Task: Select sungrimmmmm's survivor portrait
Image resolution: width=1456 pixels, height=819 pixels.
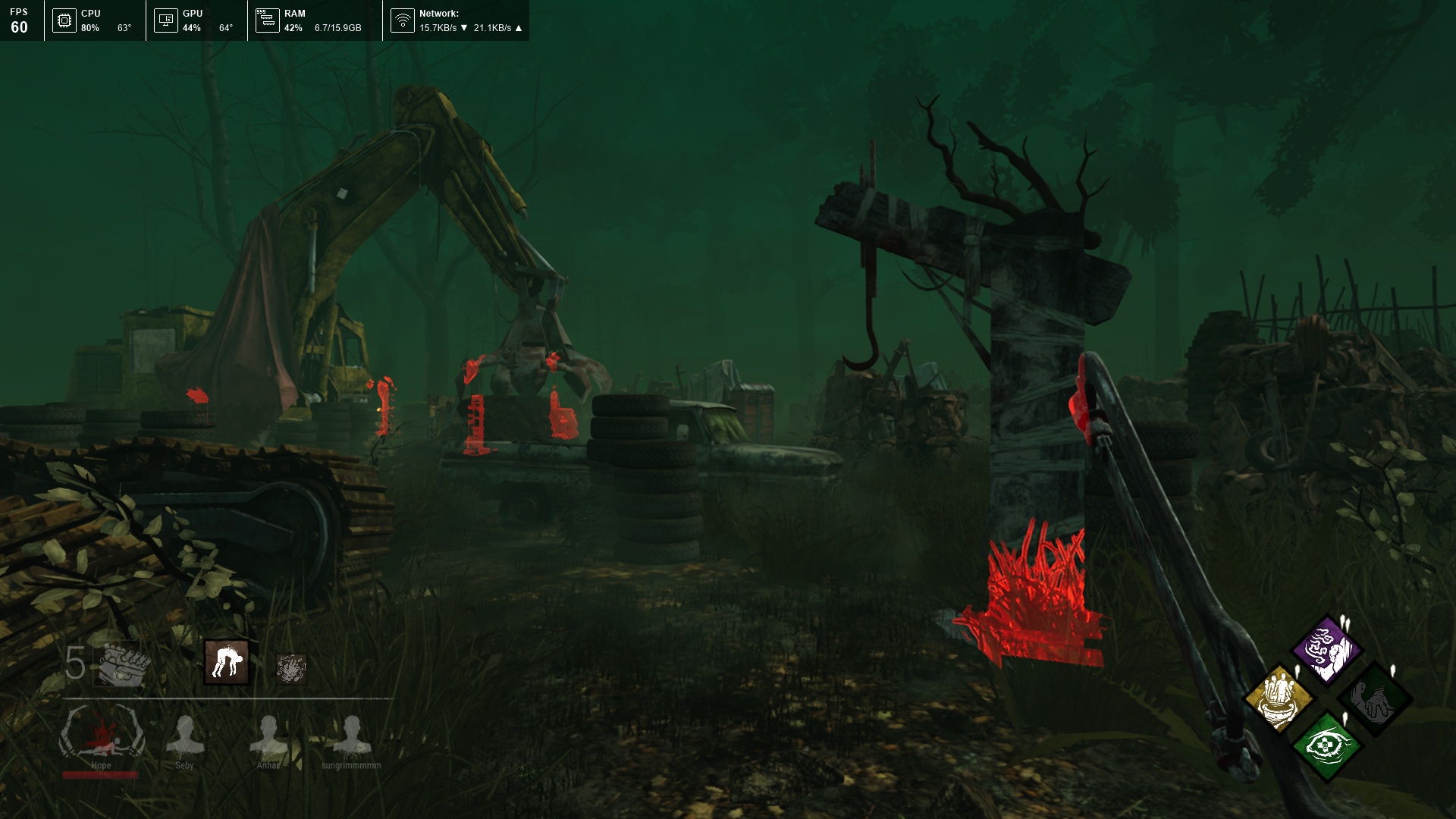Action: (351, 736)
